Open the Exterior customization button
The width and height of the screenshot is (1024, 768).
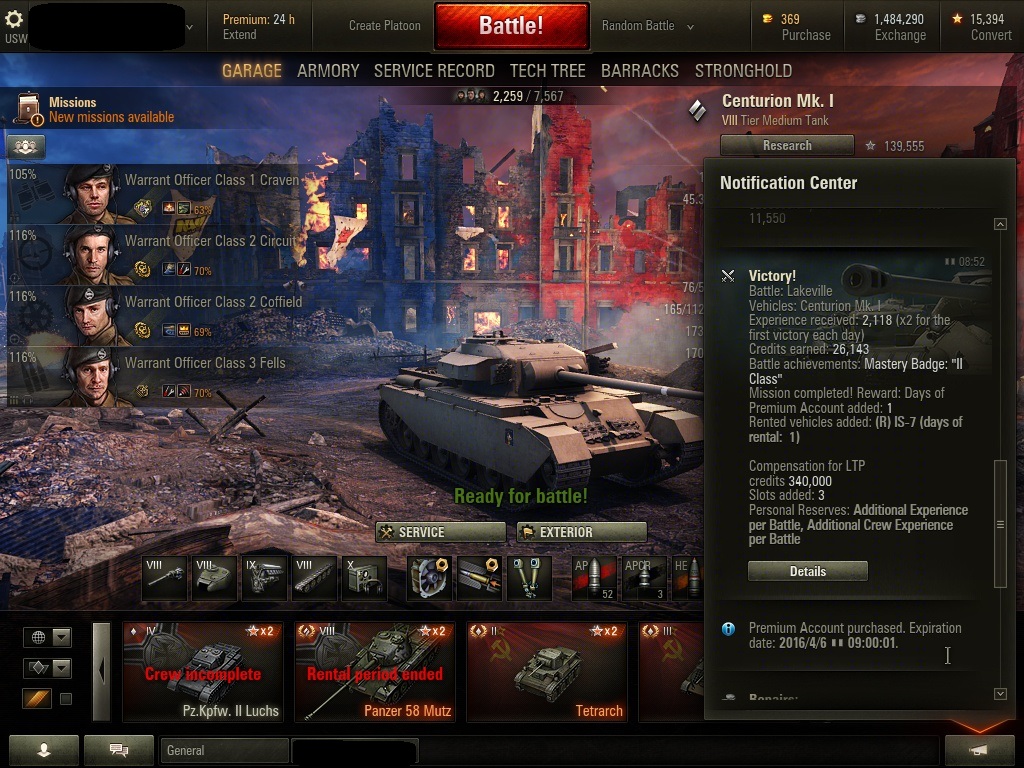coord(581,532)
